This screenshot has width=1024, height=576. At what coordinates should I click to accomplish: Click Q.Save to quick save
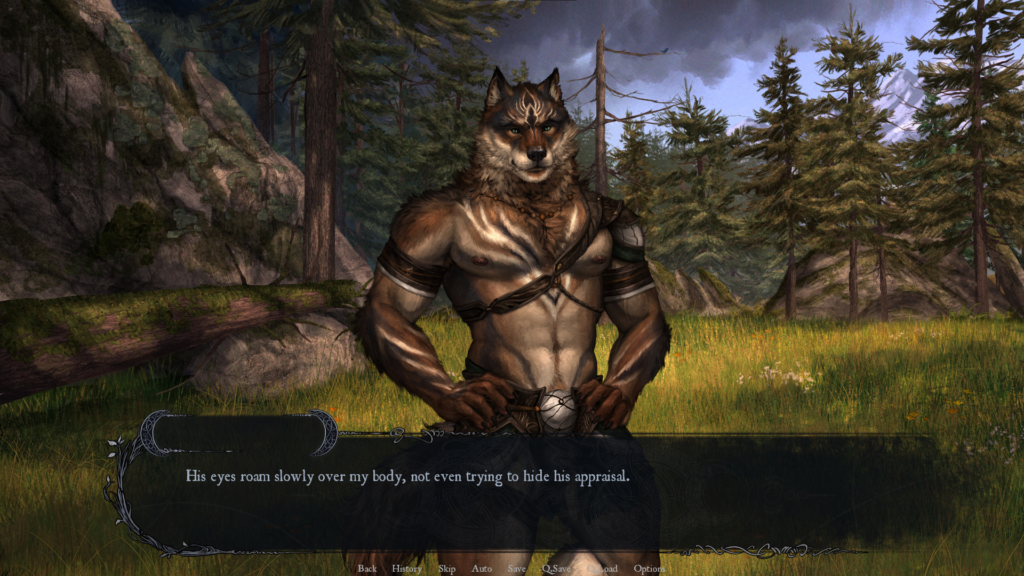[556, 569]
